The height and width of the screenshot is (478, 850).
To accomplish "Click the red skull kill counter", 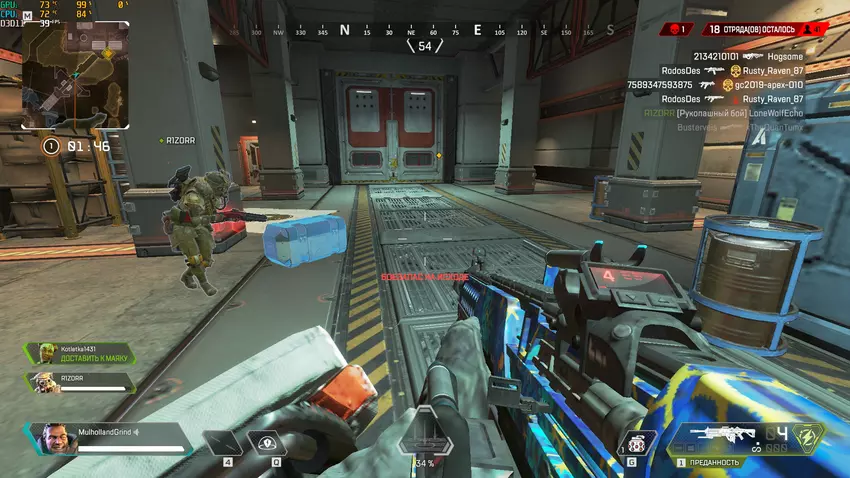I will point(679,30).
